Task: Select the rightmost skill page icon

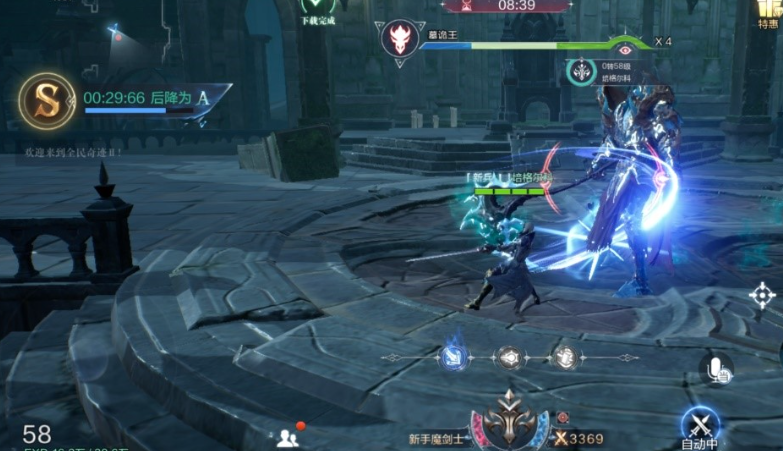Action: [x=566, y=357]
